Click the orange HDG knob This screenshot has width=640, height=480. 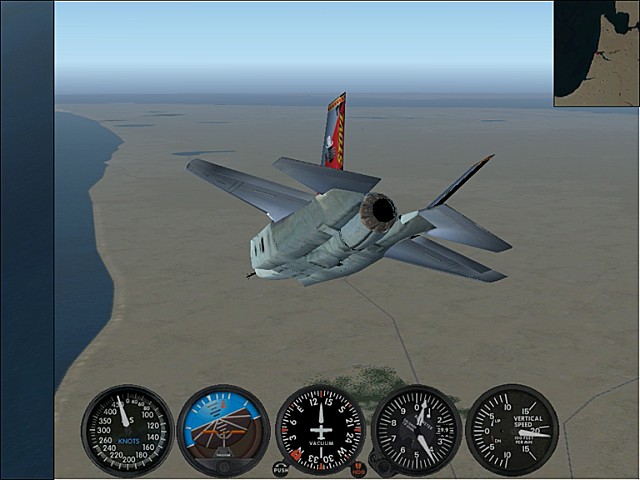pos(358,469)
